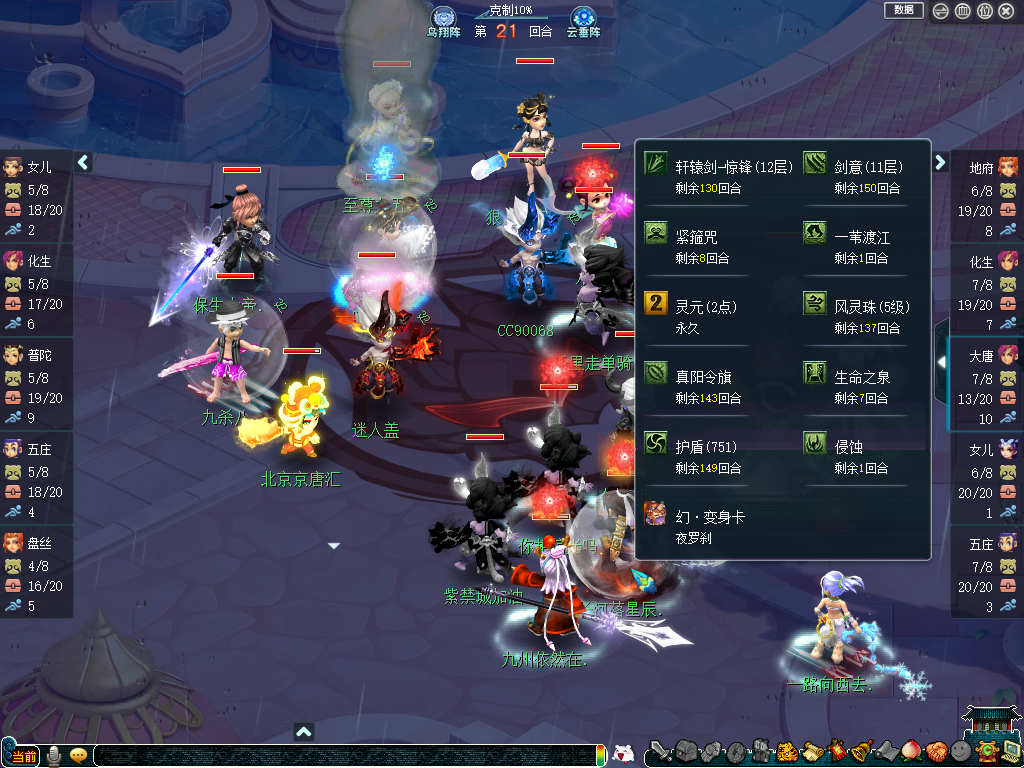Open the peach icon in the bottom toolbar
This screenshot has width=1024, height=768.
pyautogui.click(x=911, y=751)
